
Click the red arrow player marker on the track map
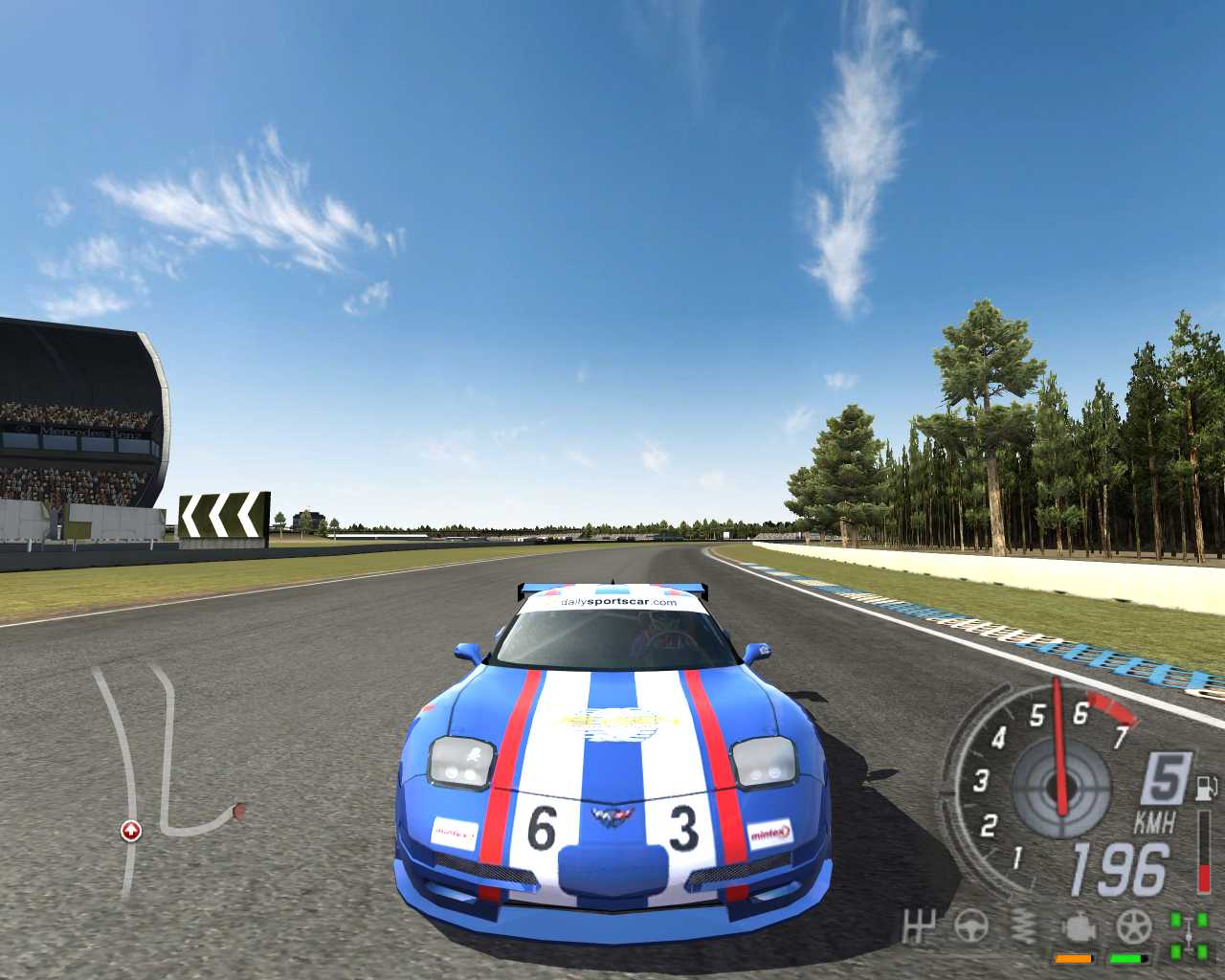coord(130,831)
